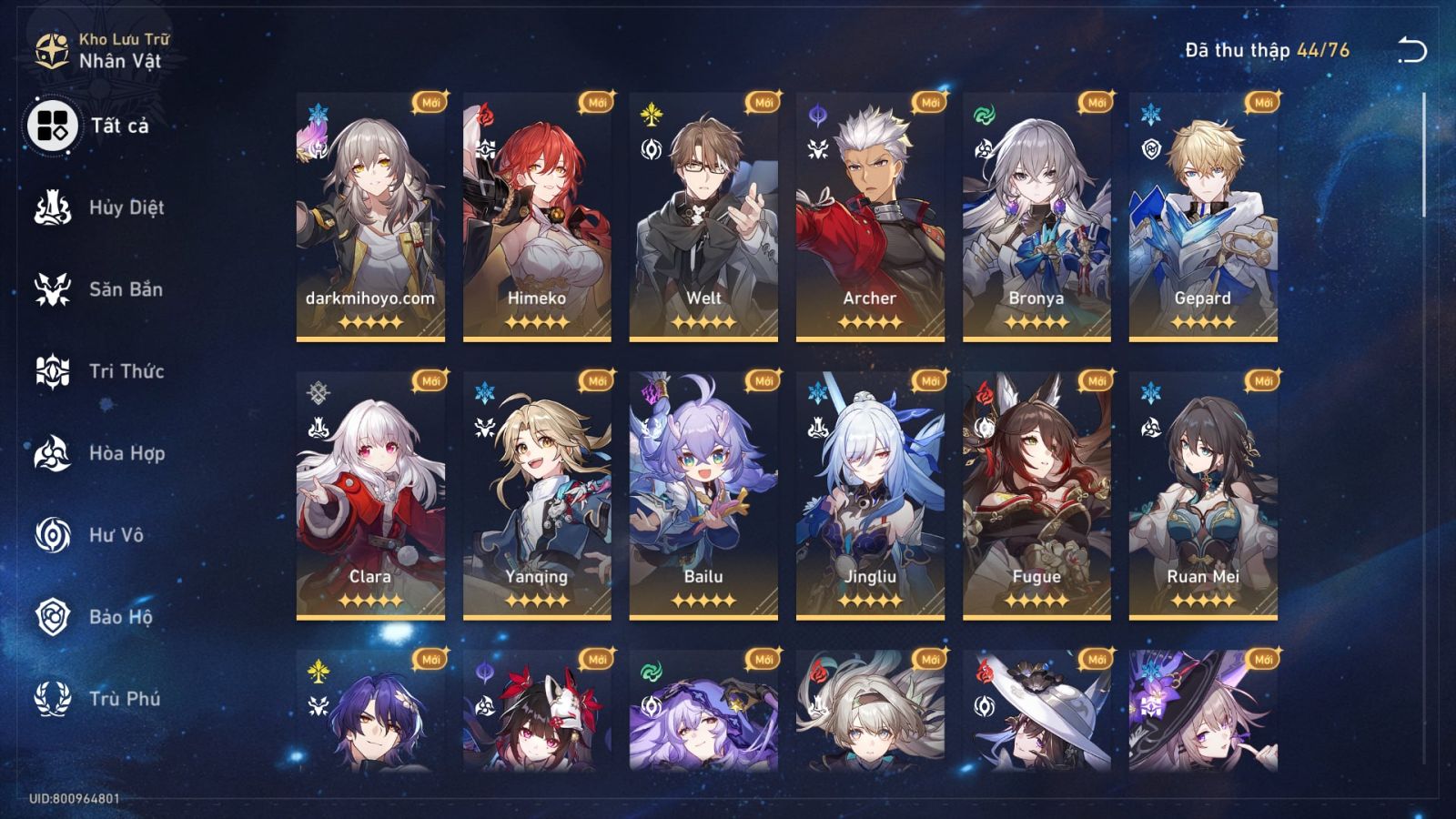Open the Trù Phú (Abundance) wreath icon

click(x=55, y=699)
